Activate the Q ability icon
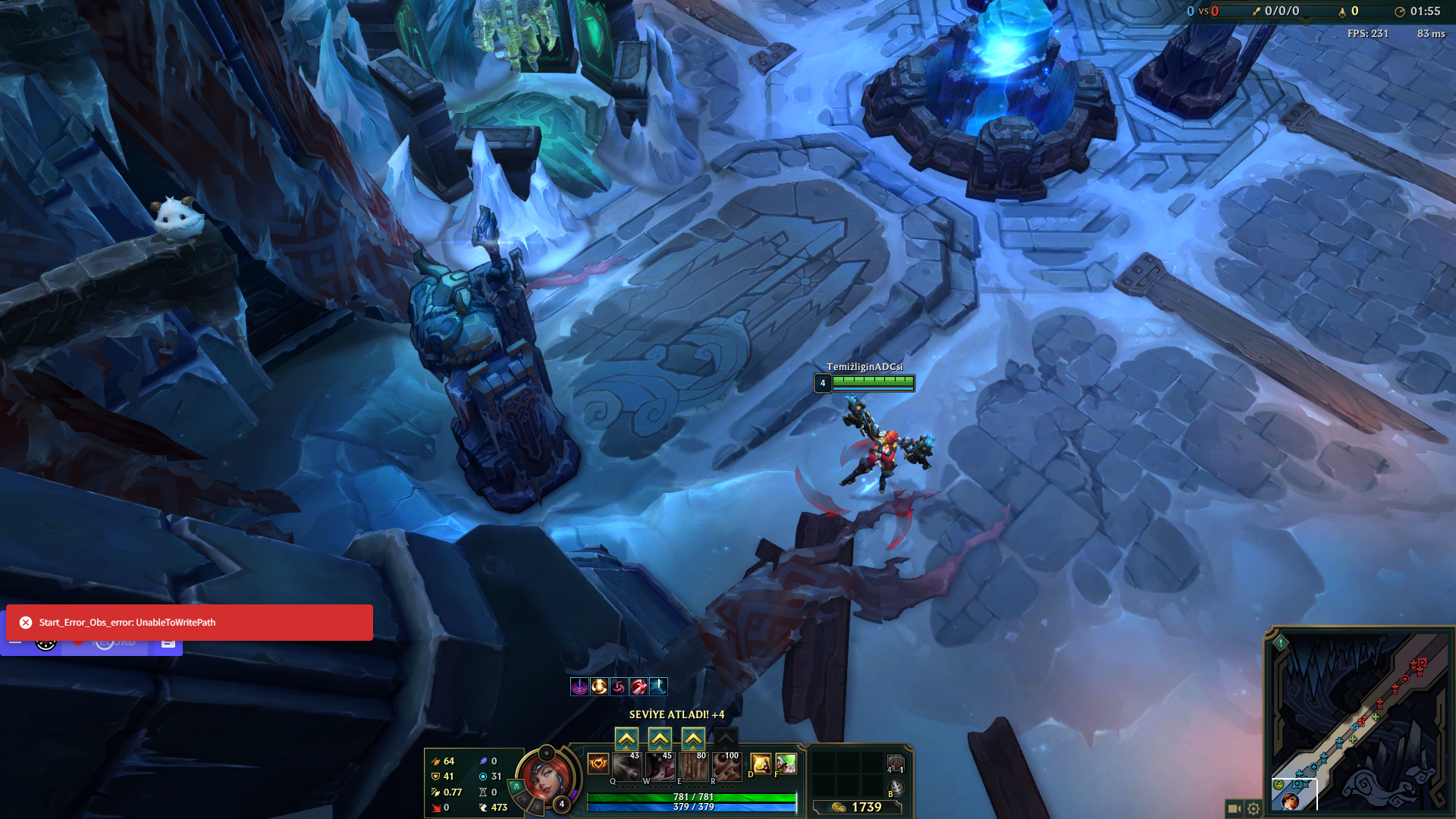Viewport: 1456px width, 819px height. click(626, 767)
